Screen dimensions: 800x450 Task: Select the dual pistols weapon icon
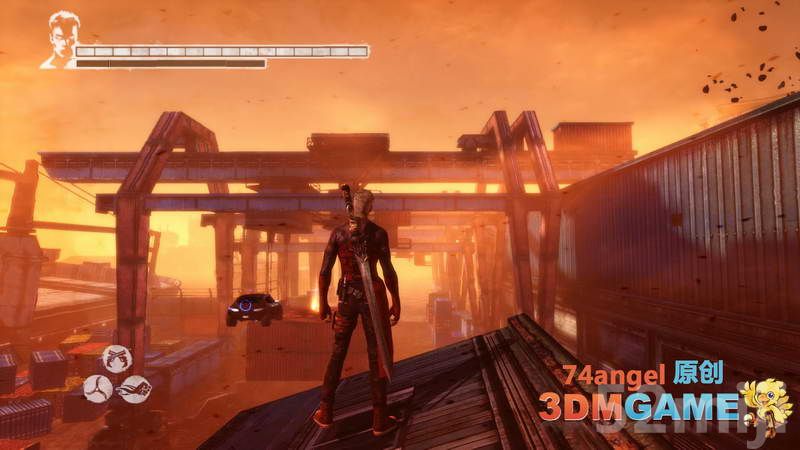click(115, 357)
